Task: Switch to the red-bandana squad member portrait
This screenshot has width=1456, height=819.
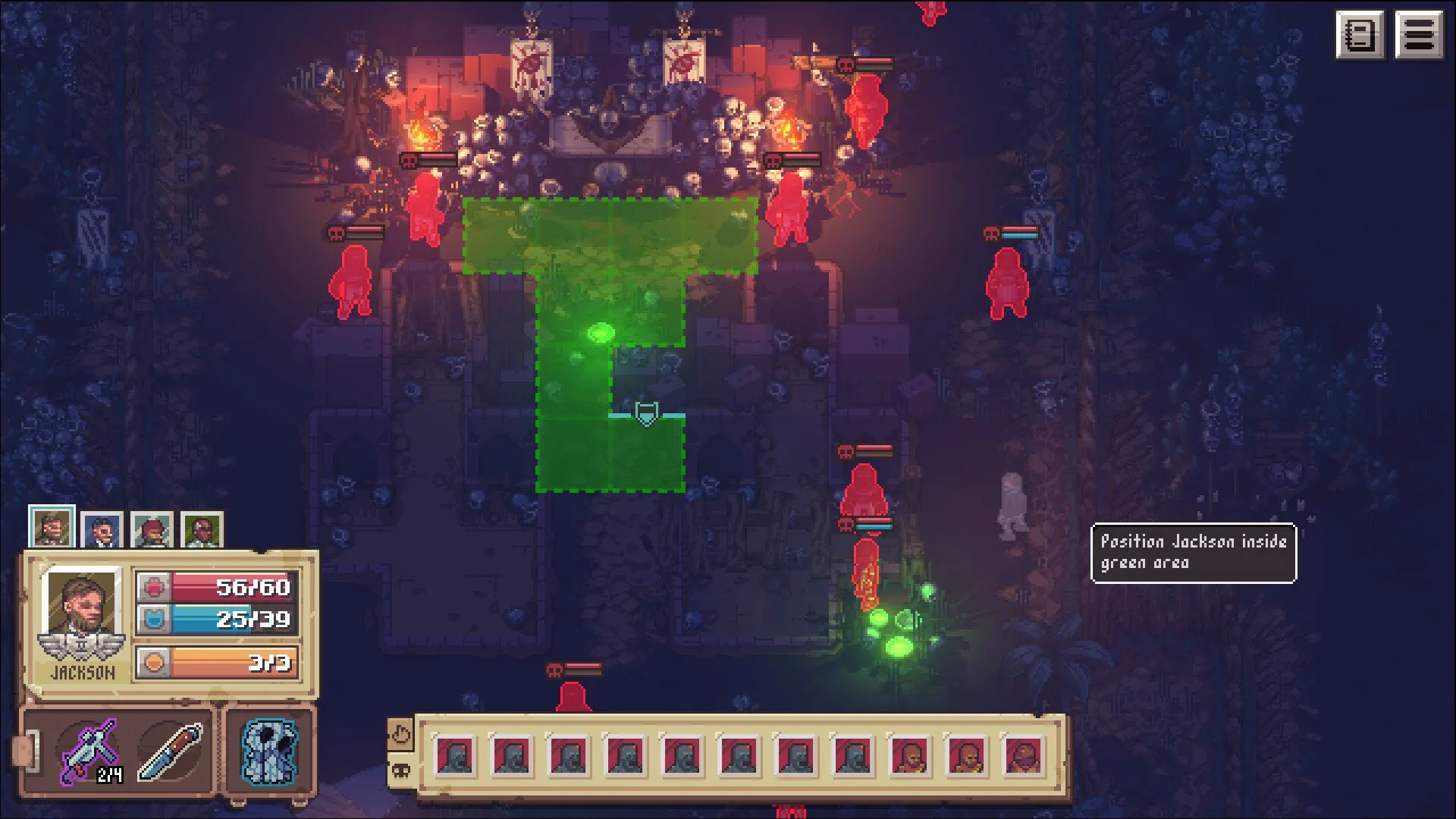Action: point(152,530)
